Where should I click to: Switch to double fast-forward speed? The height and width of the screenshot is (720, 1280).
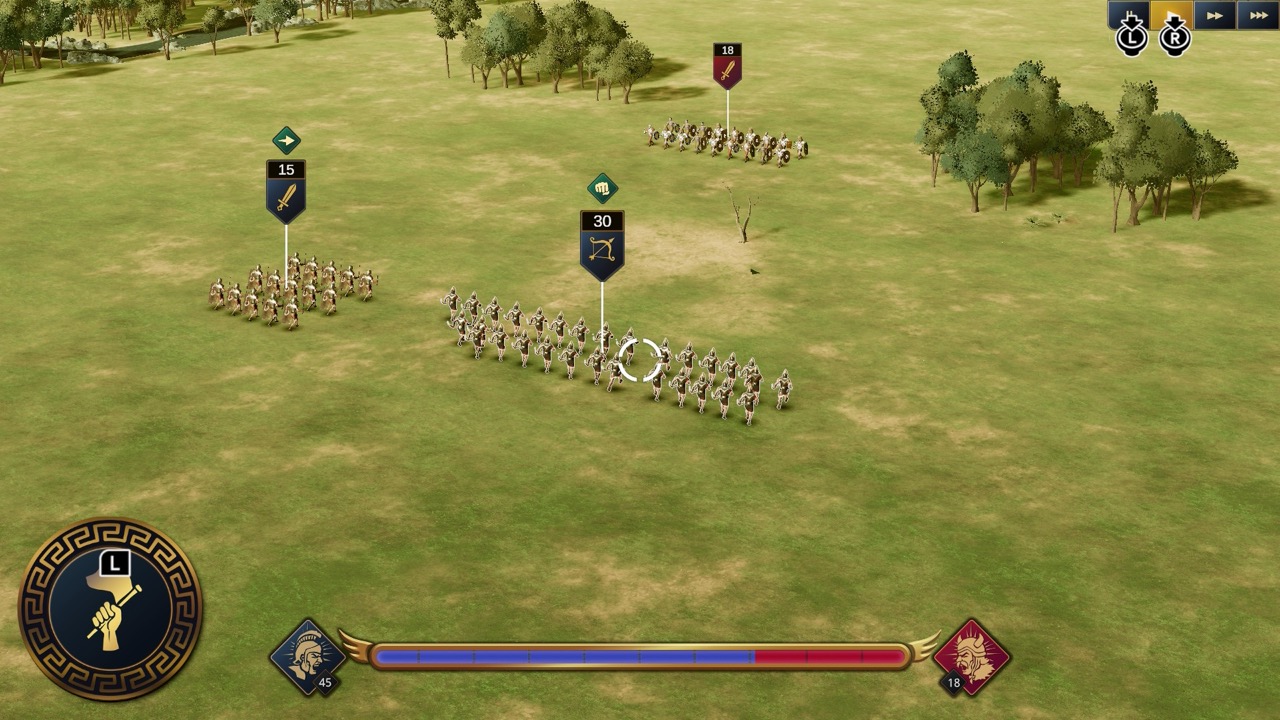(1215, 14)
